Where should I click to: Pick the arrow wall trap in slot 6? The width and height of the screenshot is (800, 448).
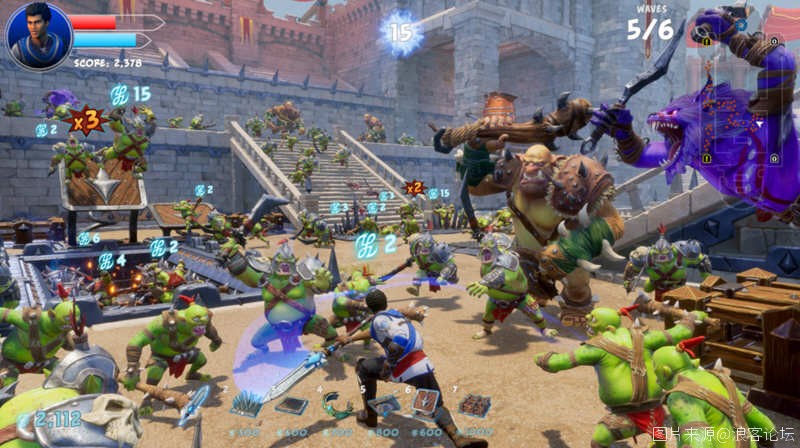[x=427, y=403]
